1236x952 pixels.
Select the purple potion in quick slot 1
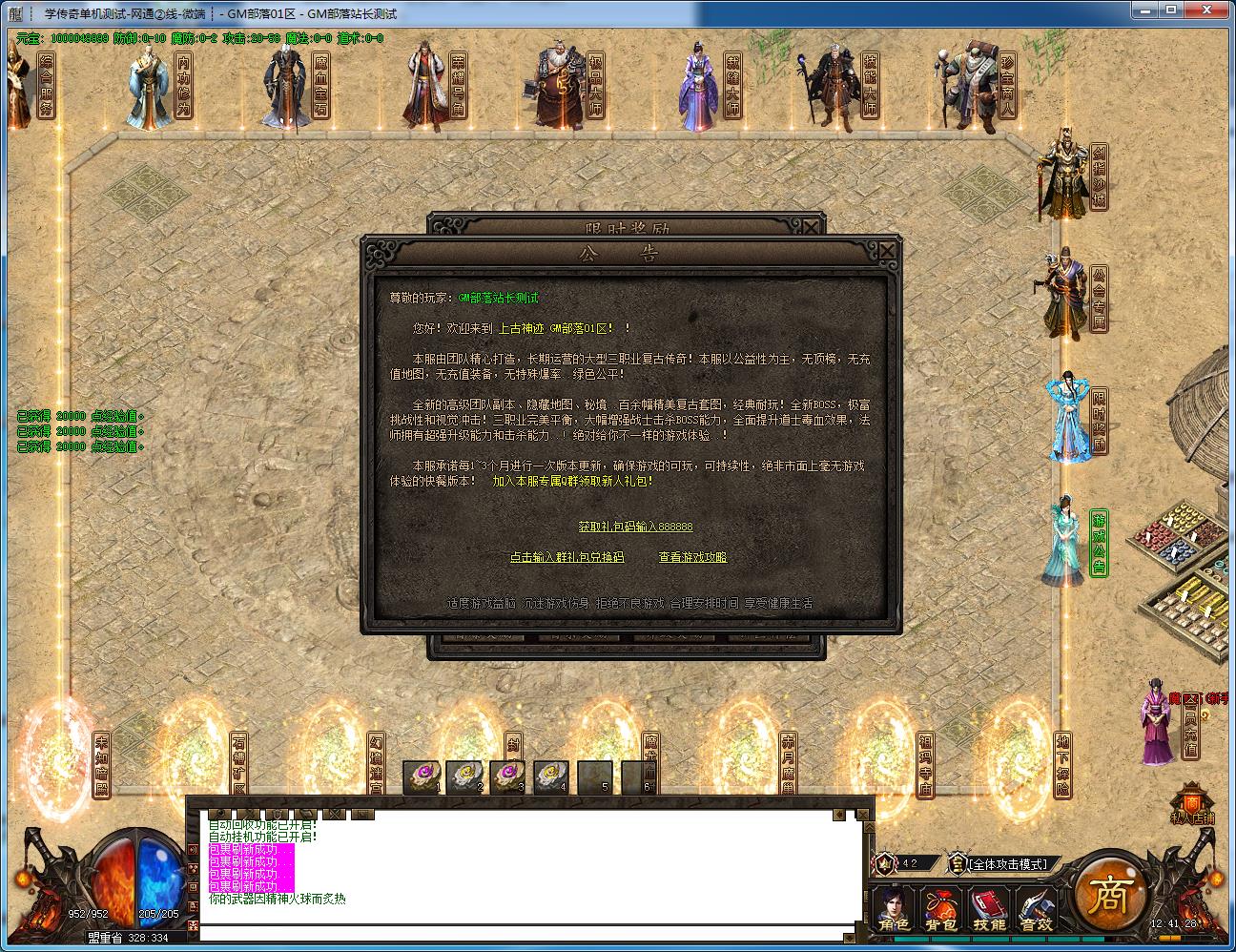tap(422, 777)
